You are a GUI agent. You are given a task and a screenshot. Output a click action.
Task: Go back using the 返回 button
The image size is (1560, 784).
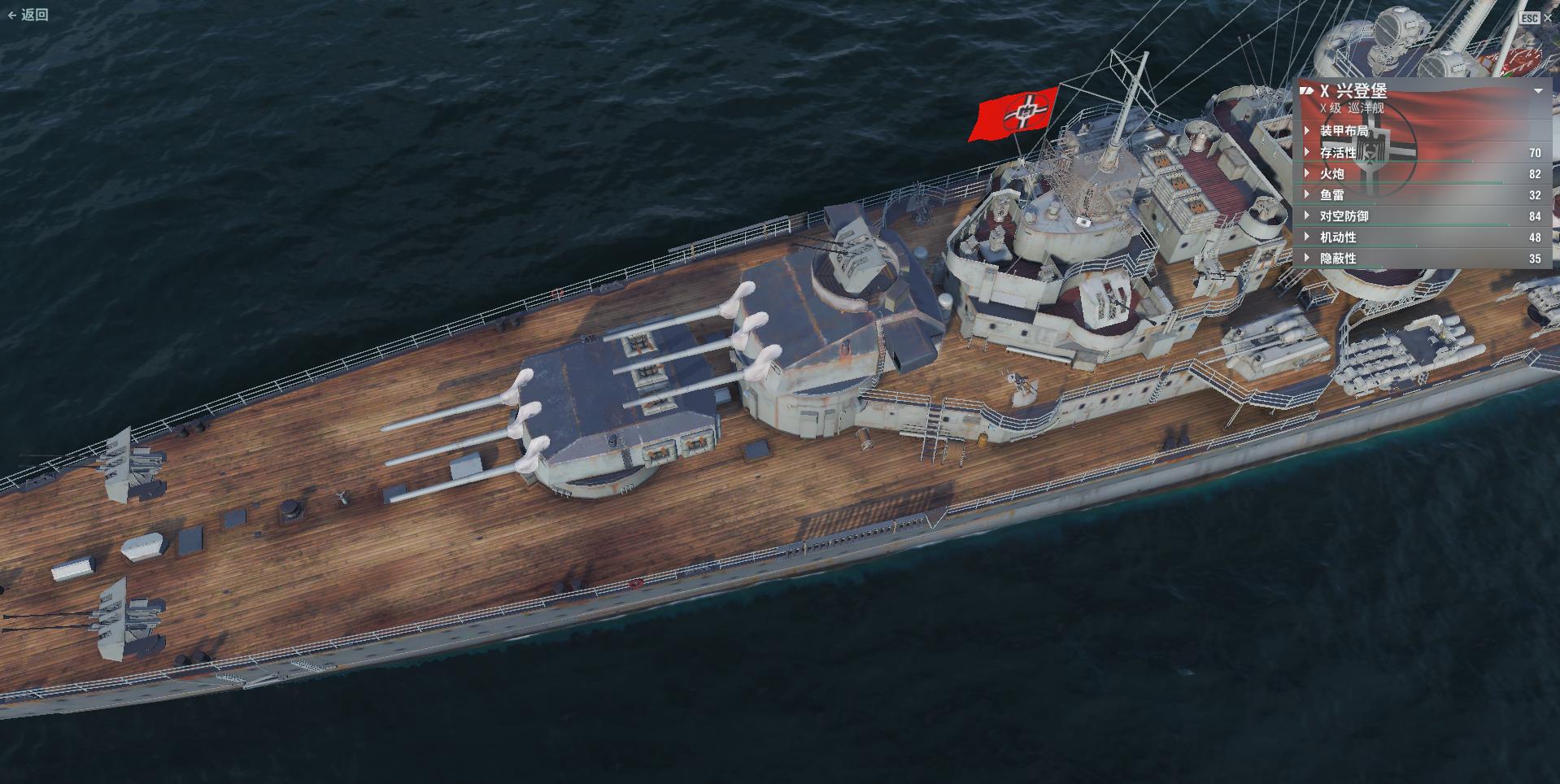point(28,15)
